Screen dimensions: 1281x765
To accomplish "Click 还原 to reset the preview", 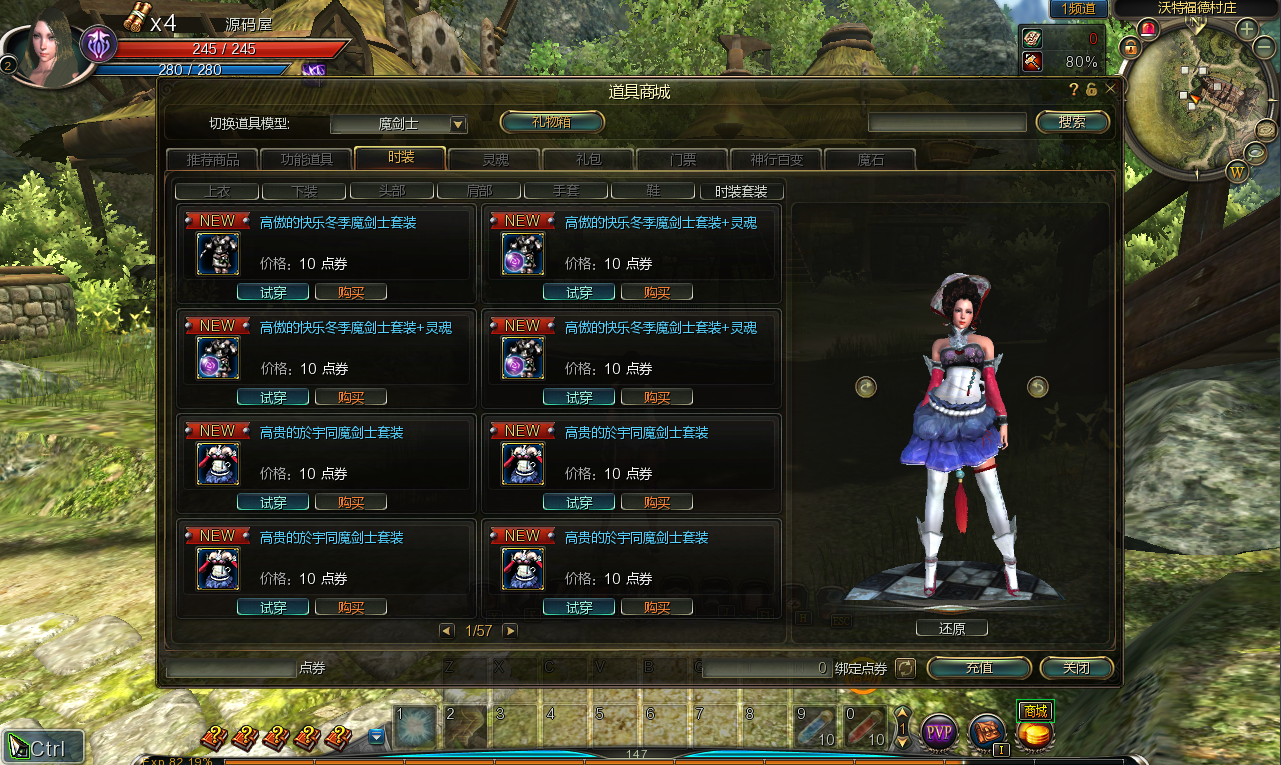I will [x=952, y=629].
